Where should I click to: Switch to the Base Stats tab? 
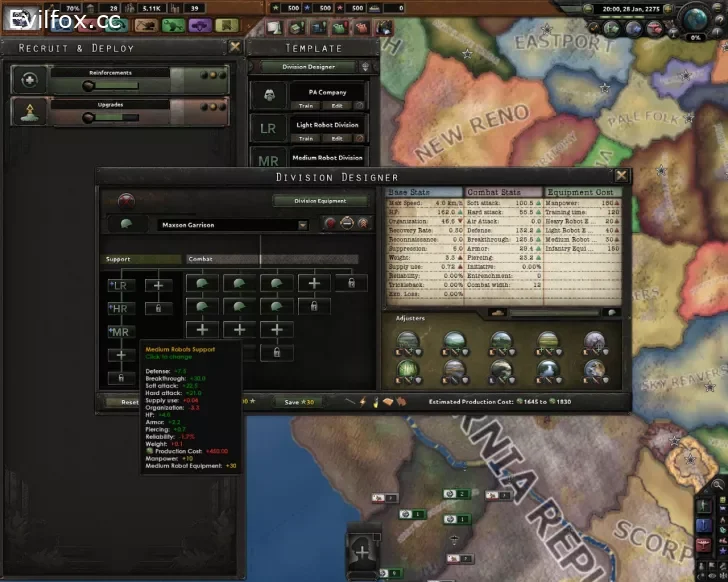[424, 191]
